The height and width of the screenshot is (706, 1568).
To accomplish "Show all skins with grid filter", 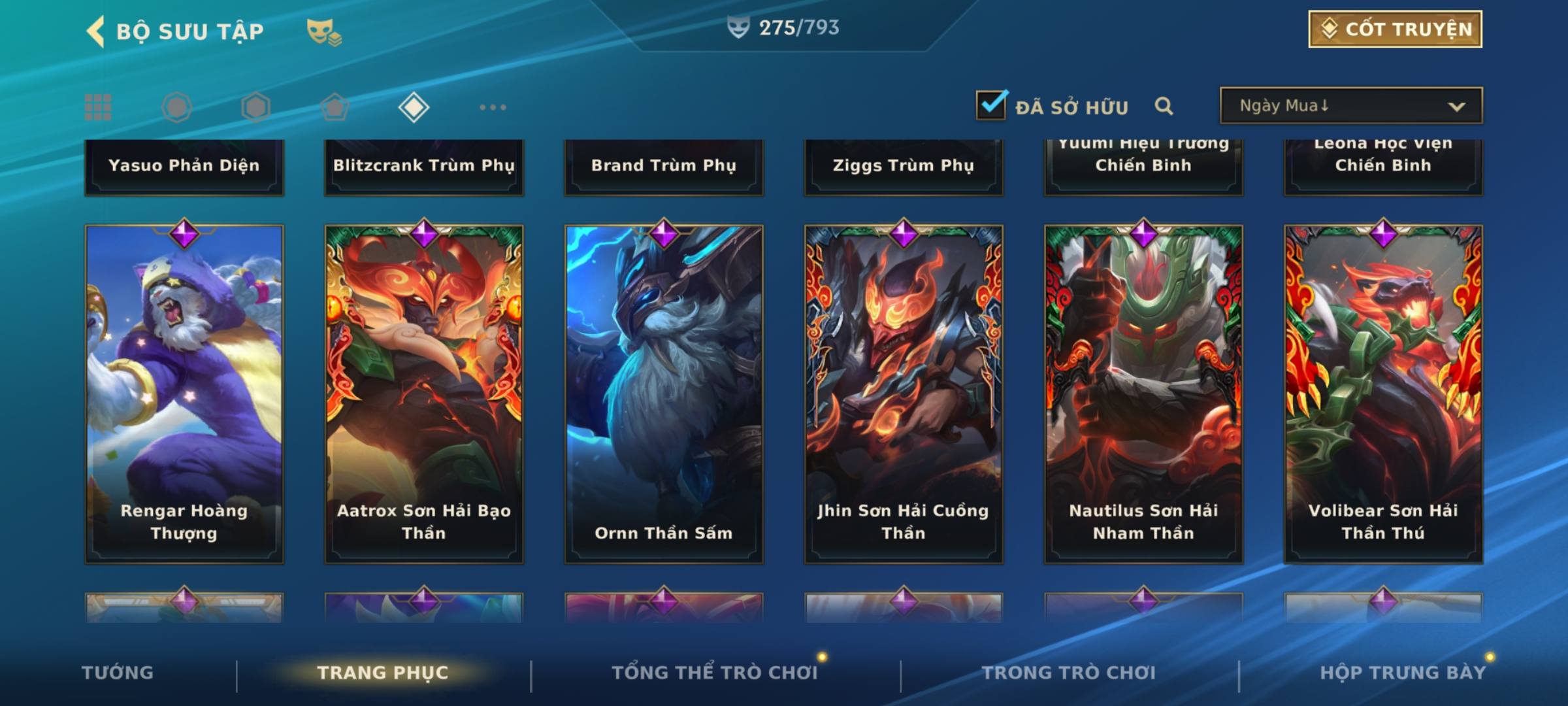I will (x=98, y=107).
